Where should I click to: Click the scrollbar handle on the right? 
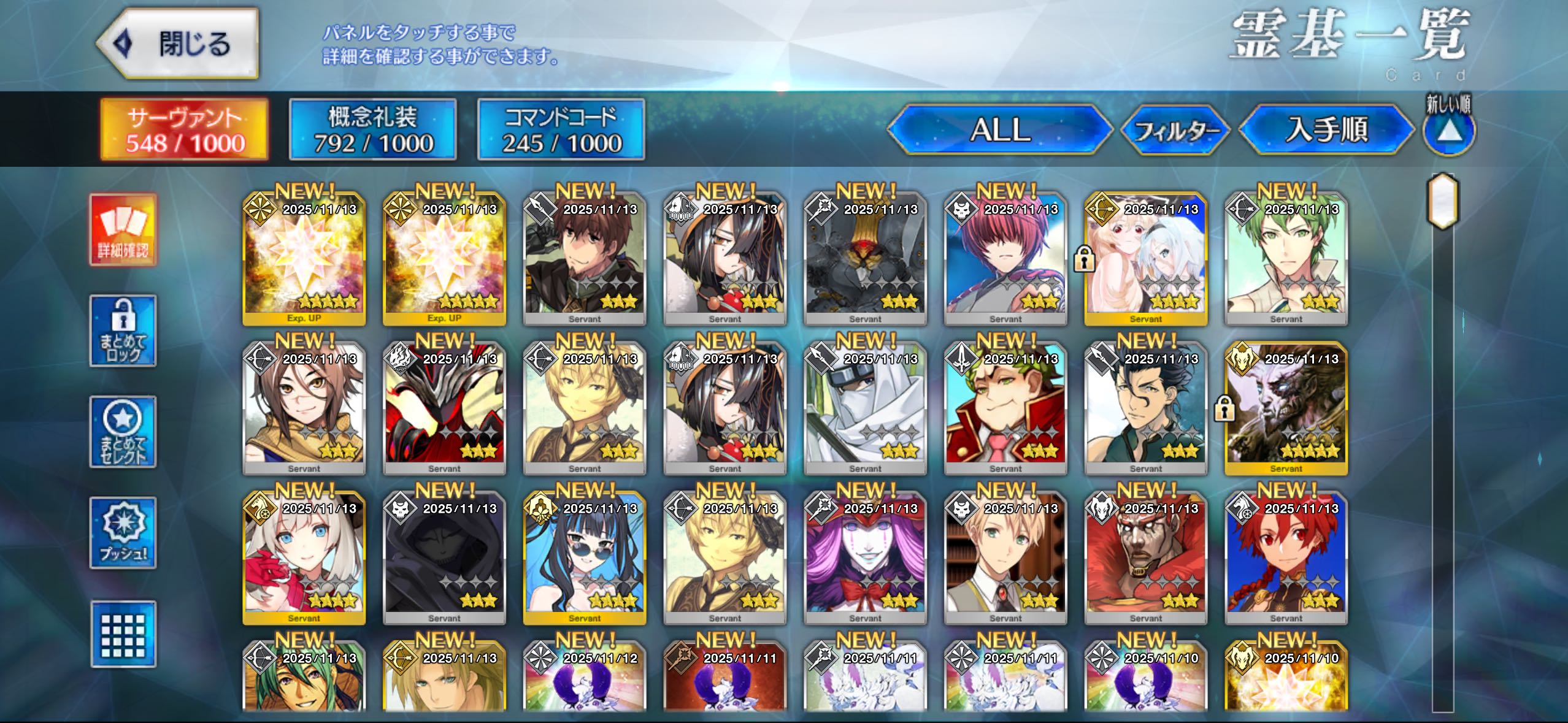click(x=1442, y=201)
